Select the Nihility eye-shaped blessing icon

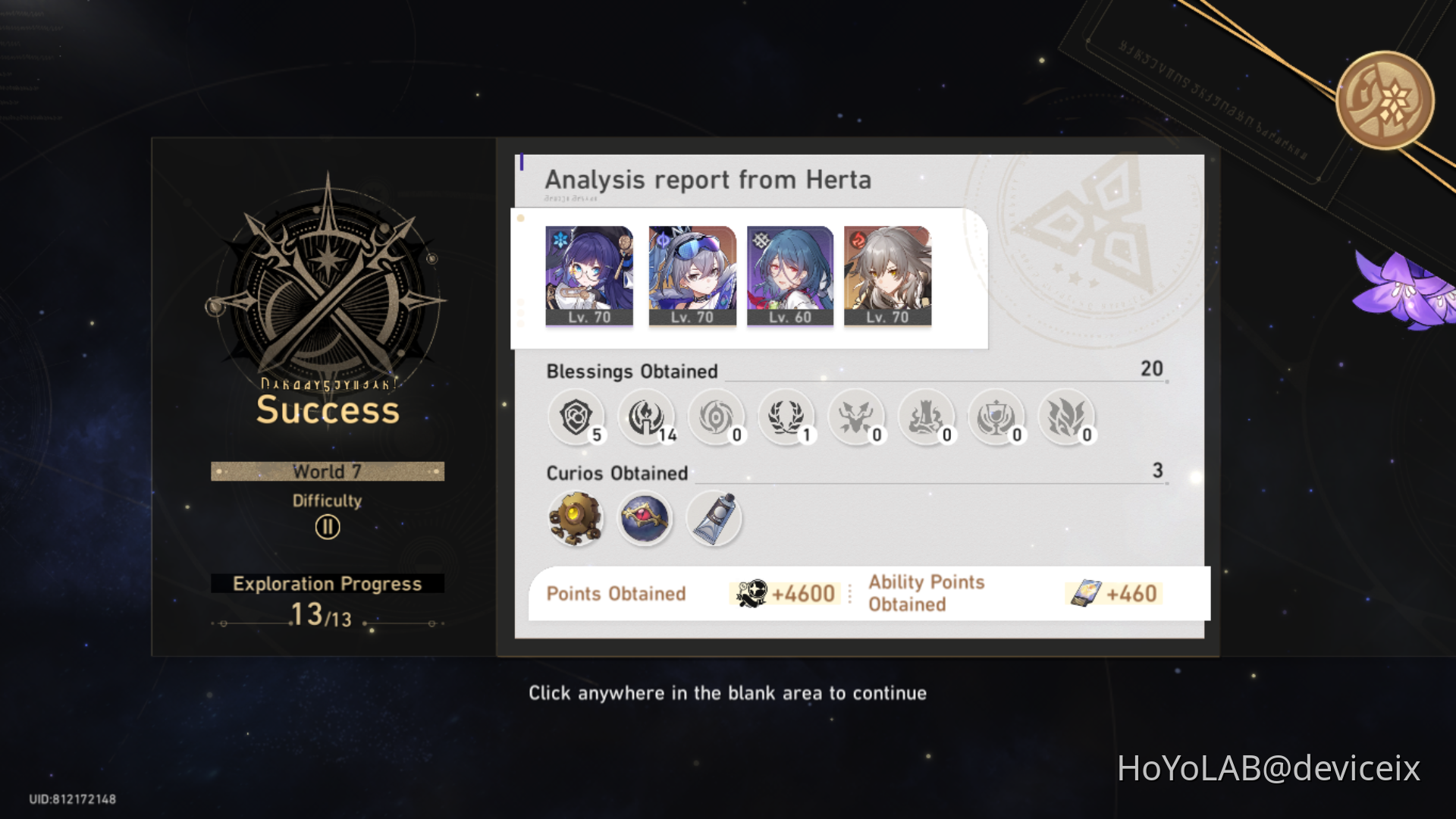pos(716,417)
